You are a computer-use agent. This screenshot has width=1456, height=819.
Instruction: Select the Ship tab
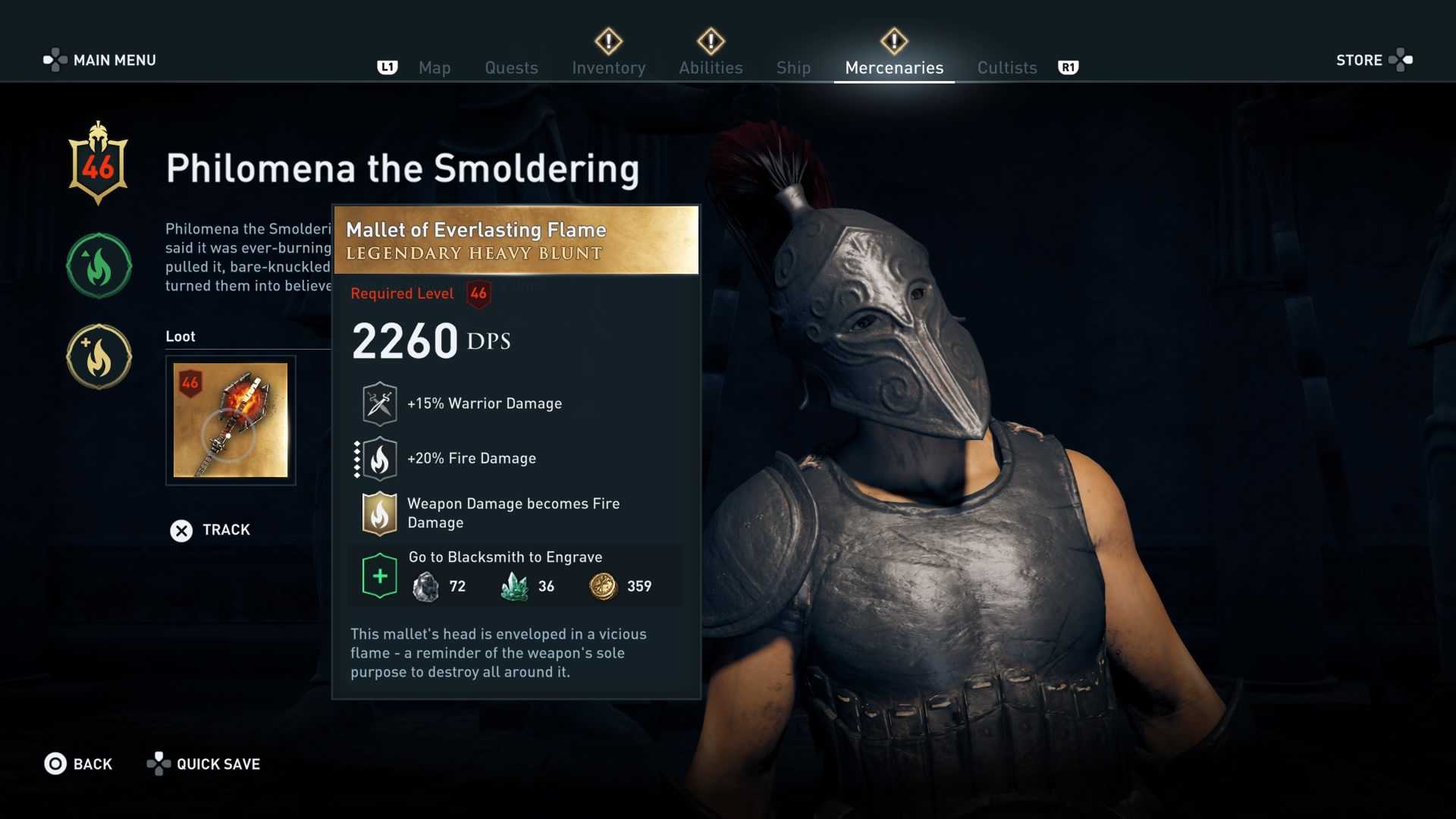tap(793, 67)
